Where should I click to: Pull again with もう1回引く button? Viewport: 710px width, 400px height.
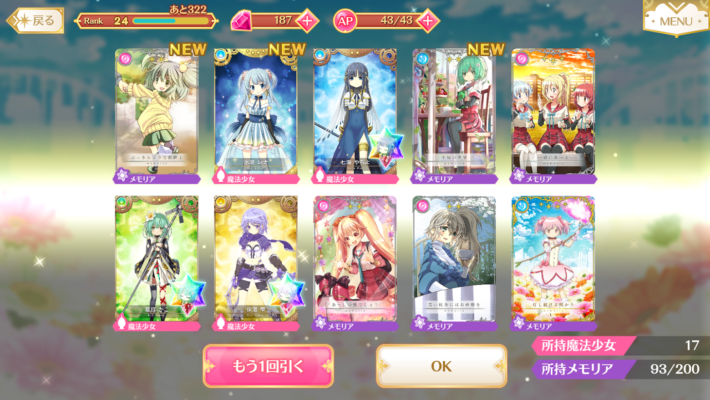(268, 366)
